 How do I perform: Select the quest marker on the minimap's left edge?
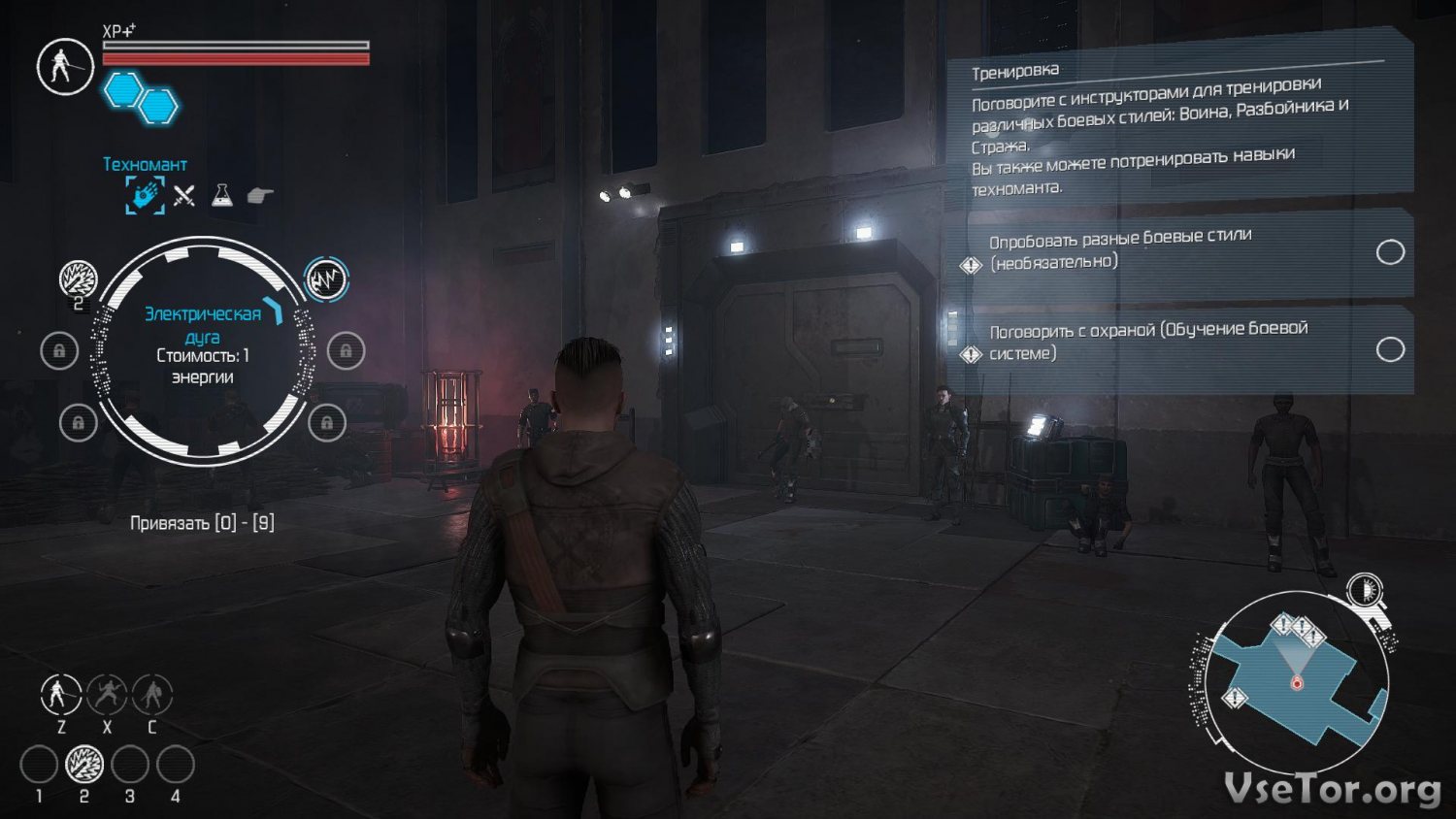coord(1235,697)
